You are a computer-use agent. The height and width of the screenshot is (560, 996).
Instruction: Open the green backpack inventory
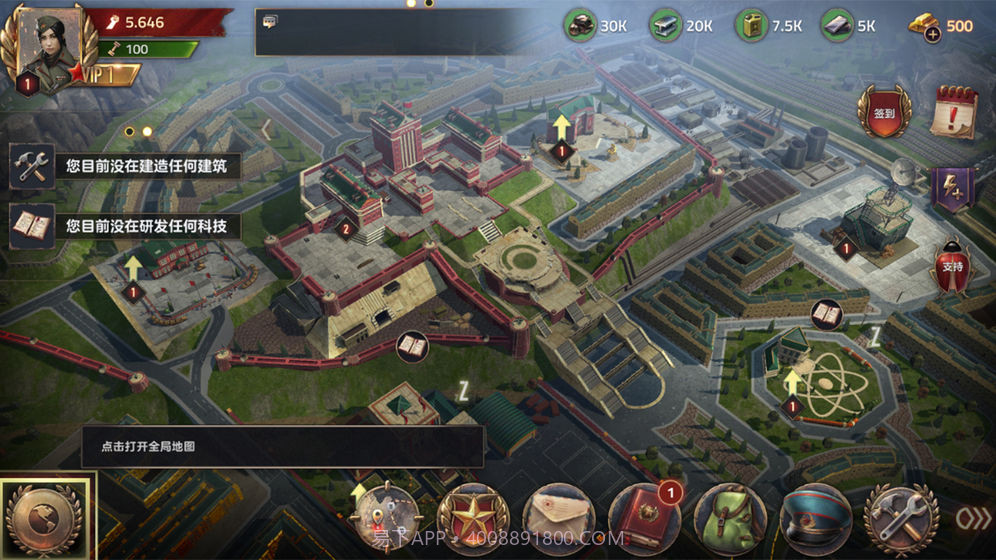point(730,518)
